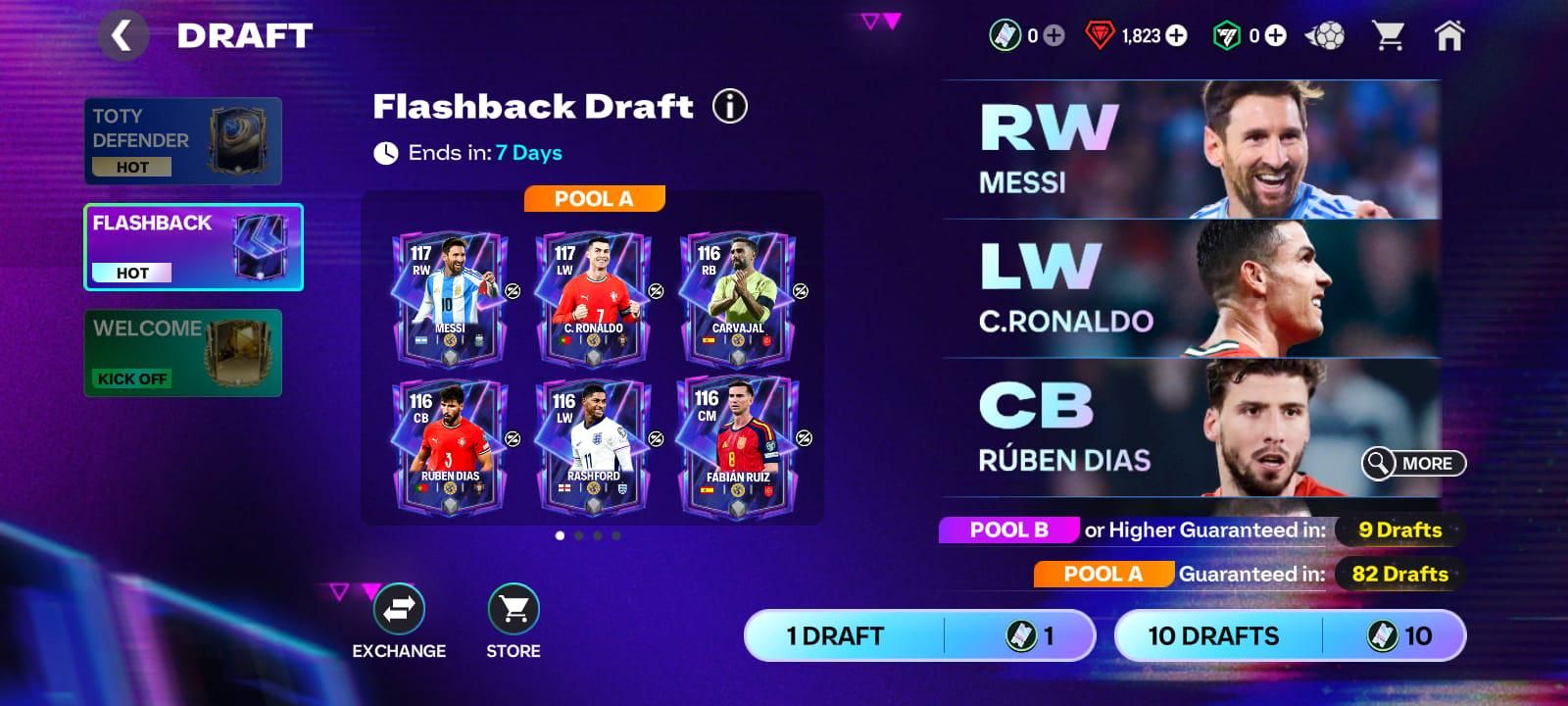
Task: Purchase 10 Drafts for ten tickets
Action: click(1290, 635)
